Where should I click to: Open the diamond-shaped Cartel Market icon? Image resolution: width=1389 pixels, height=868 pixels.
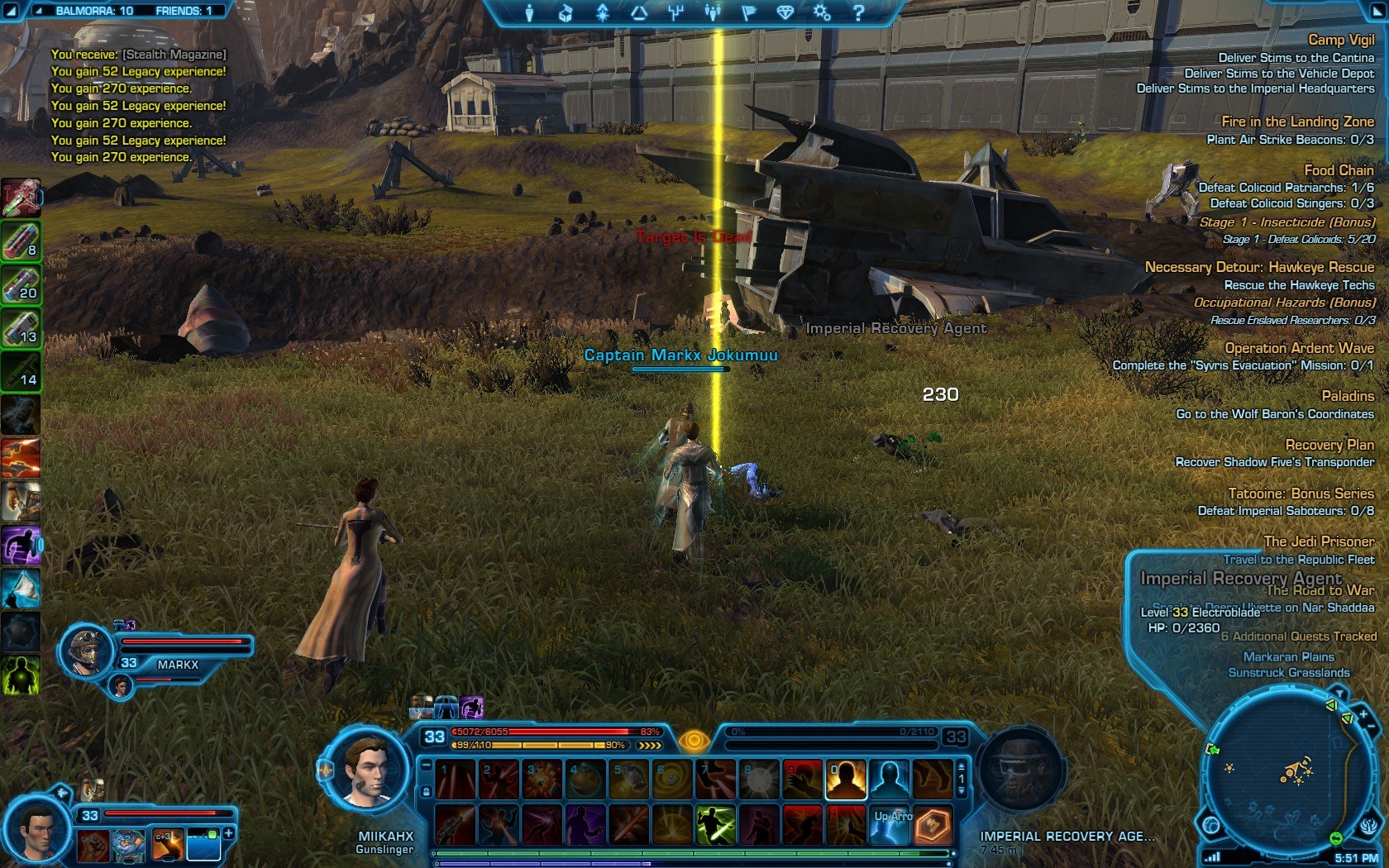[785, 12]
